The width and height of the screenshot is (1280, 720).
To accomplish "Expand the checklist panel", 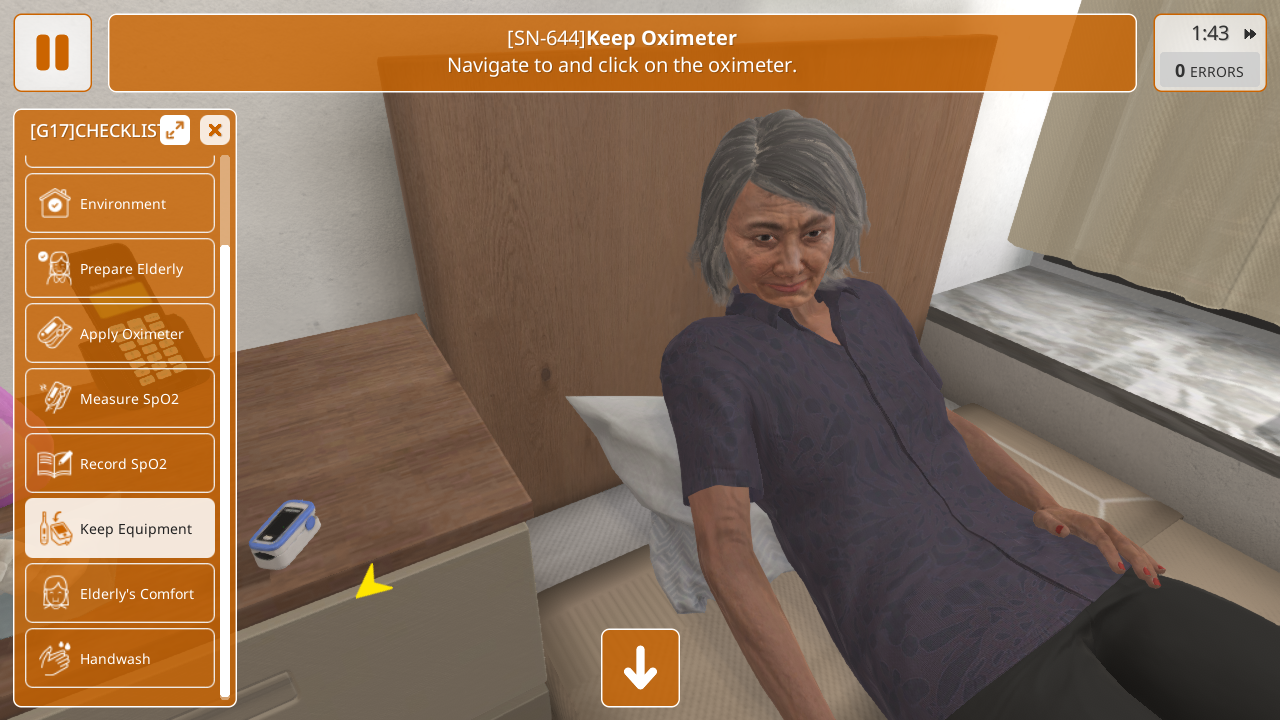I will tap(175, 130).
